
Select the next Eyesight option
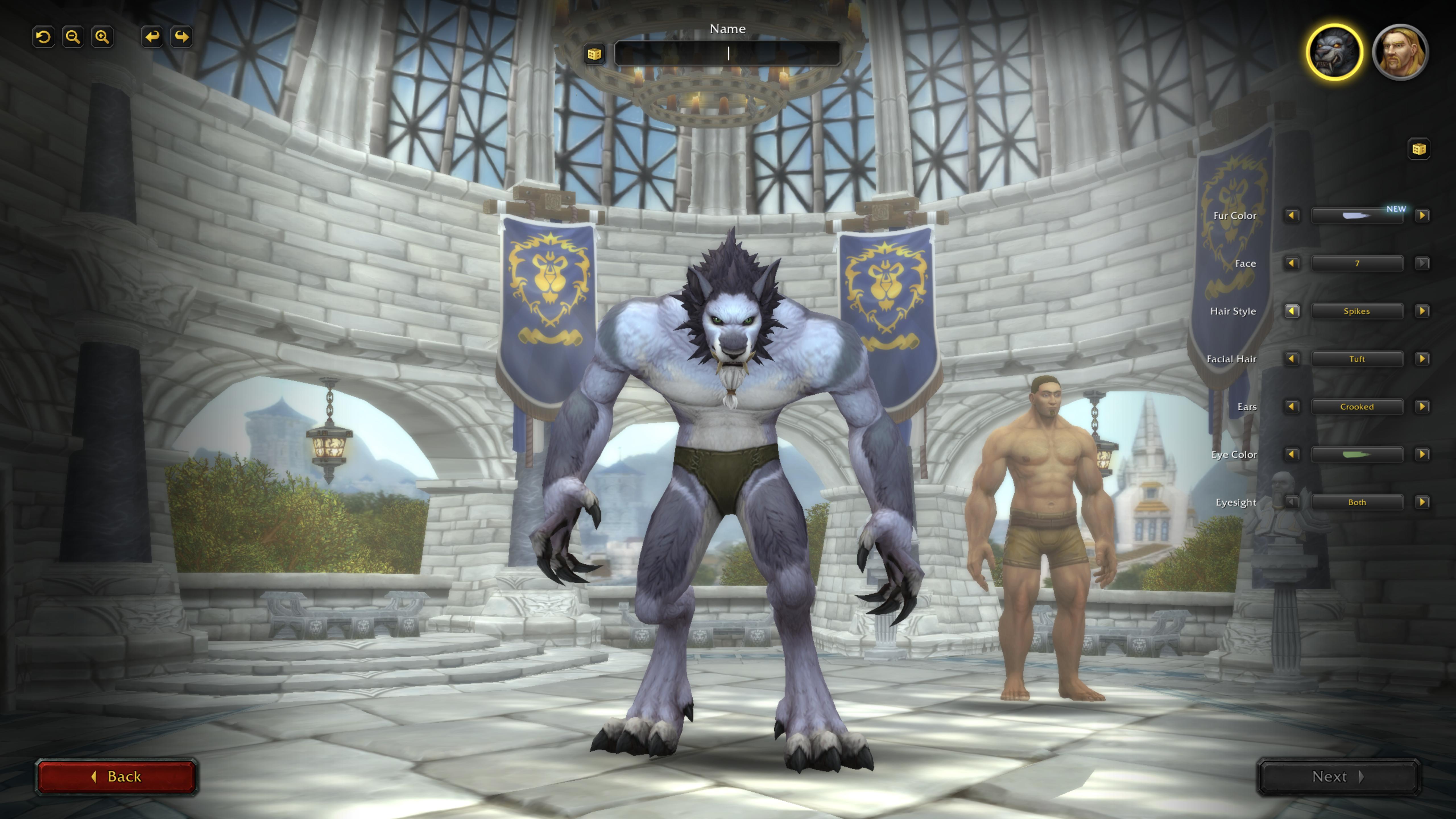pyautogui.click(x=1422, y=502)
